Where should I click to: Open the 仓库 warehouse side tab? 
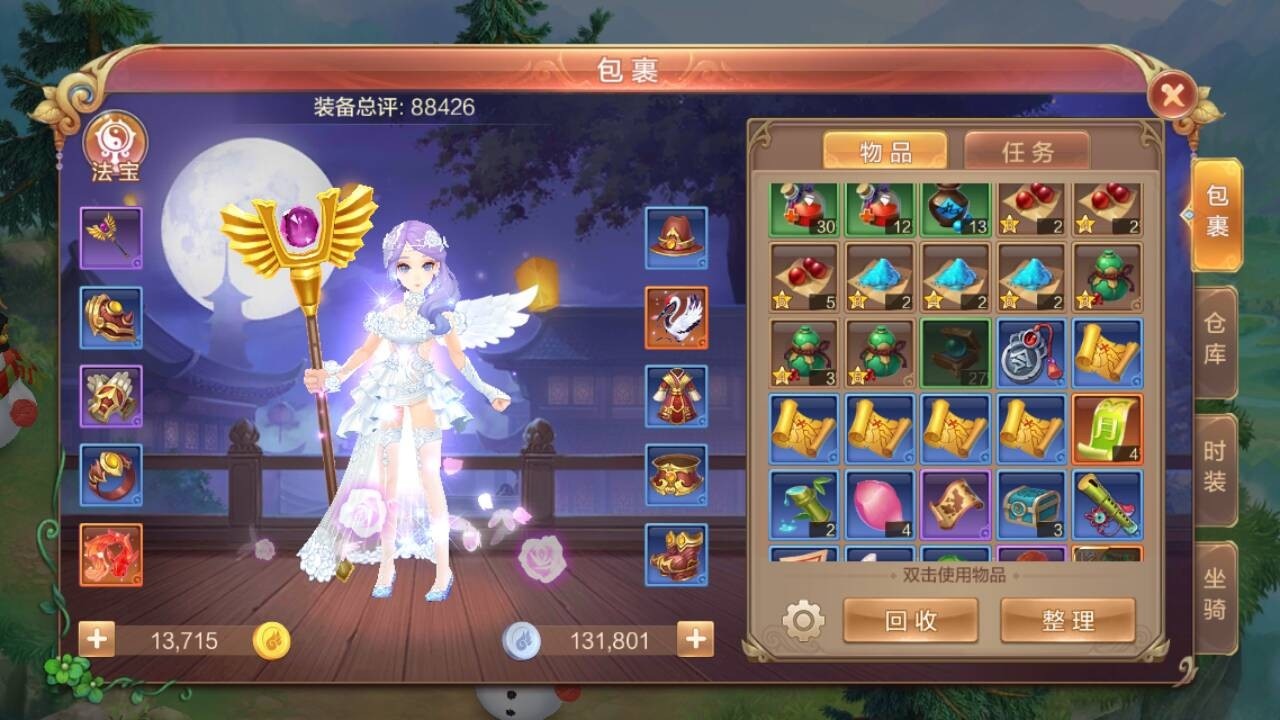tap(1215, 341)
